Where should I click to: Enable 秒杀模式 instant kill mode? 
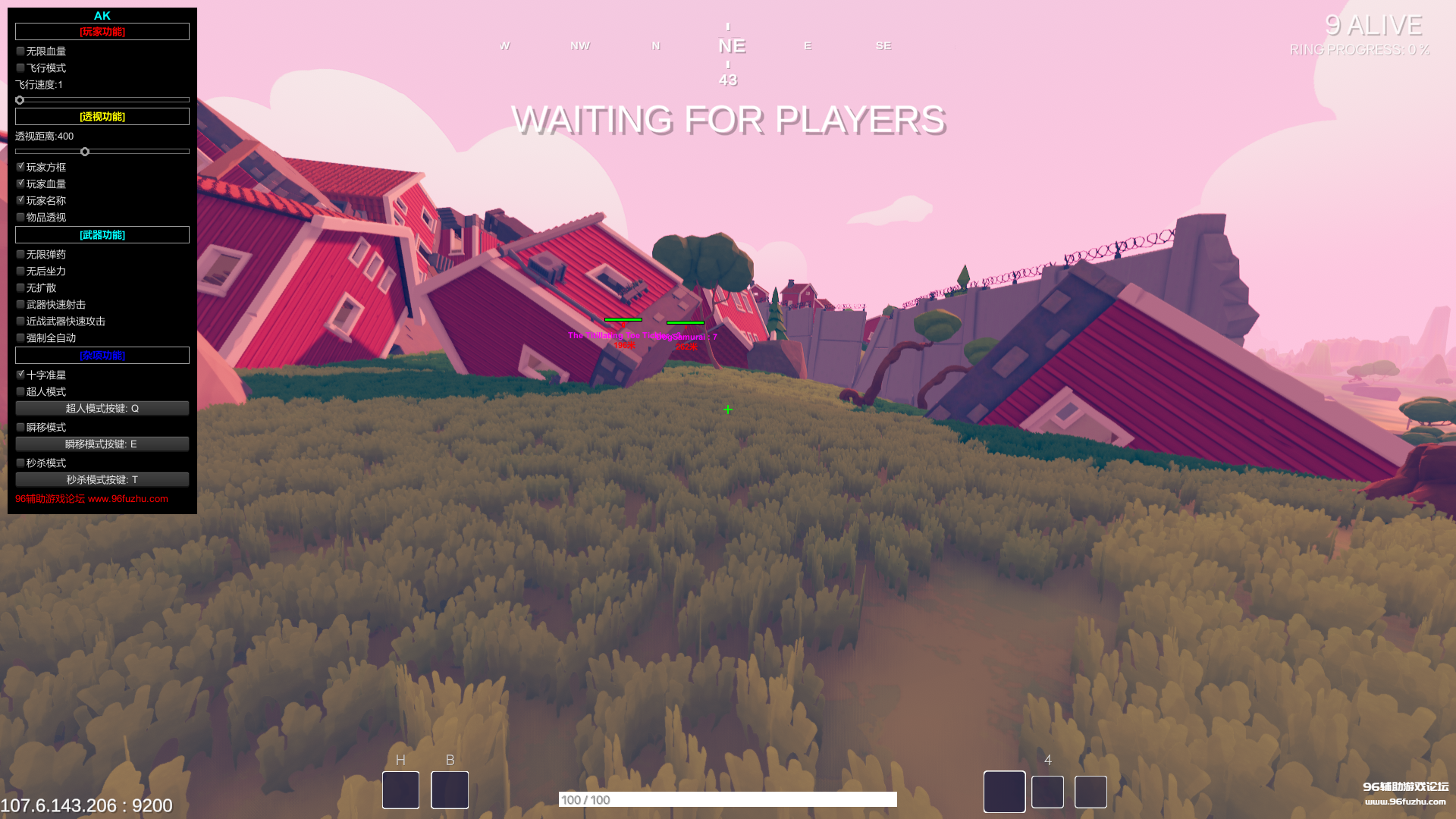tap(20, 463)
